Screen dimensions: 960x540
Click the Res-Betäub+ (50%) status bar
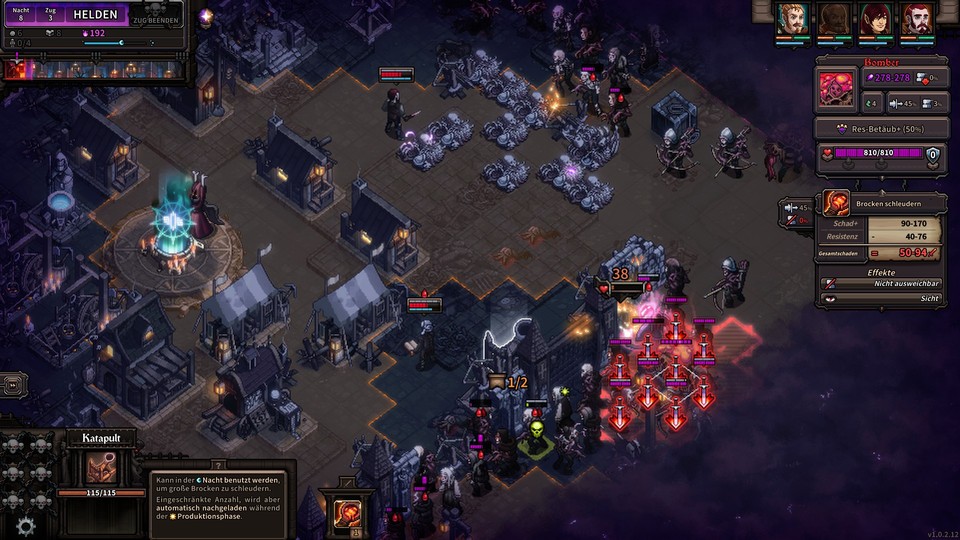pyautogui.click(x=880, y=129)
